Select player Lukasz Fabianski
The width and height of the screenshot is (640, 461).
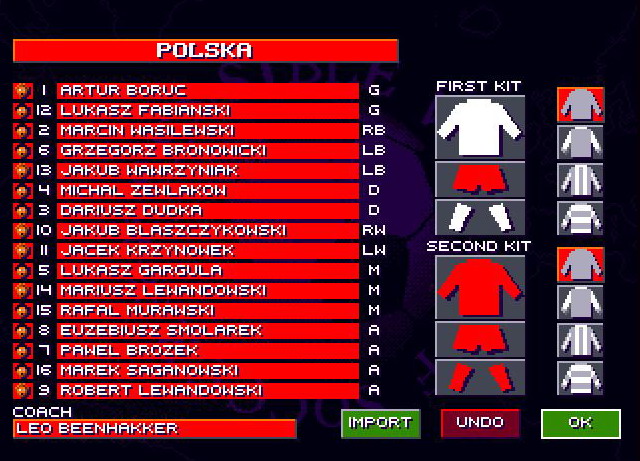pos(207,111)
